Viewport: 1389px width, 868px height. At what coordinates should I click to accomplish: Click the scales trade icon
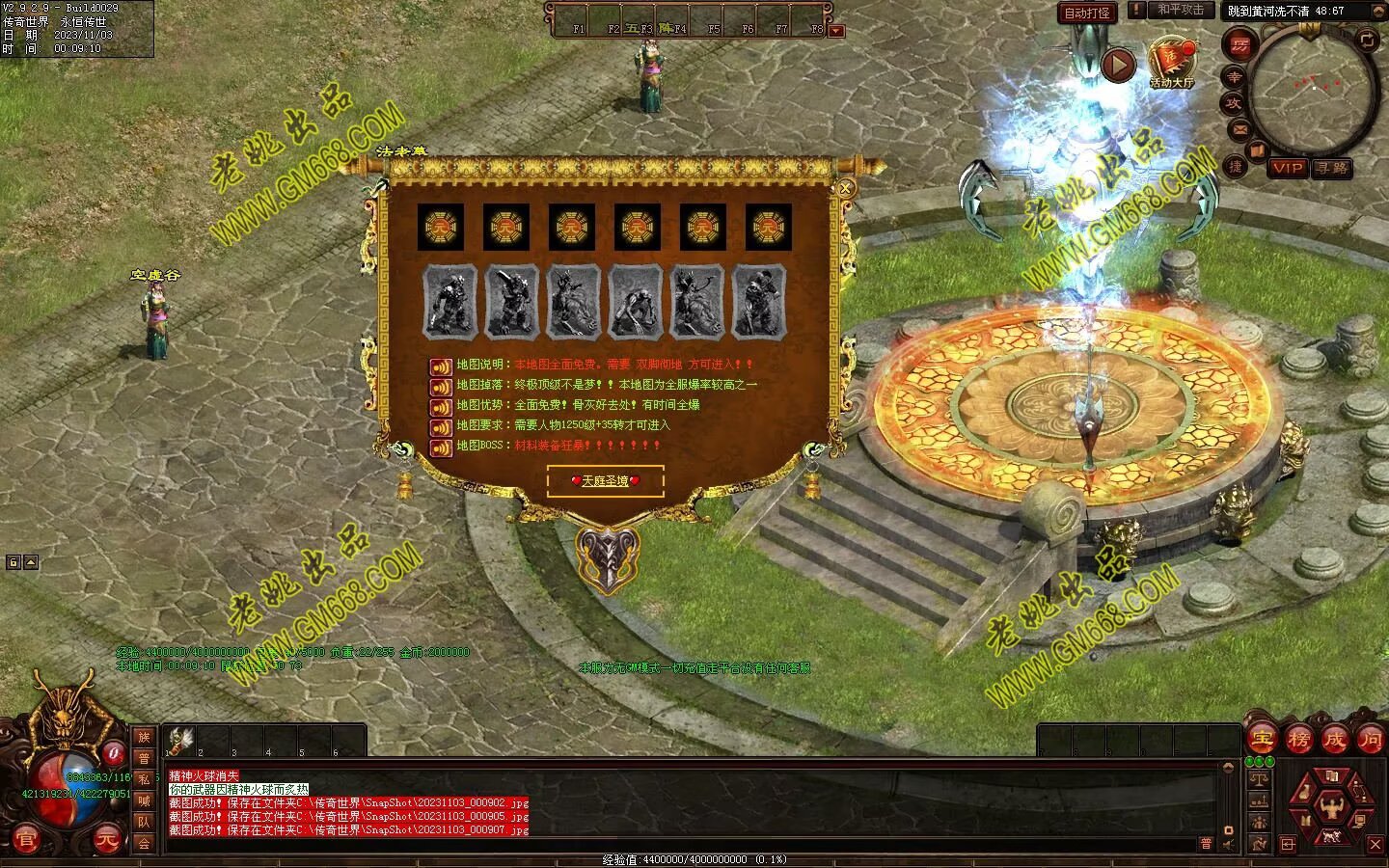(1258, 776)
